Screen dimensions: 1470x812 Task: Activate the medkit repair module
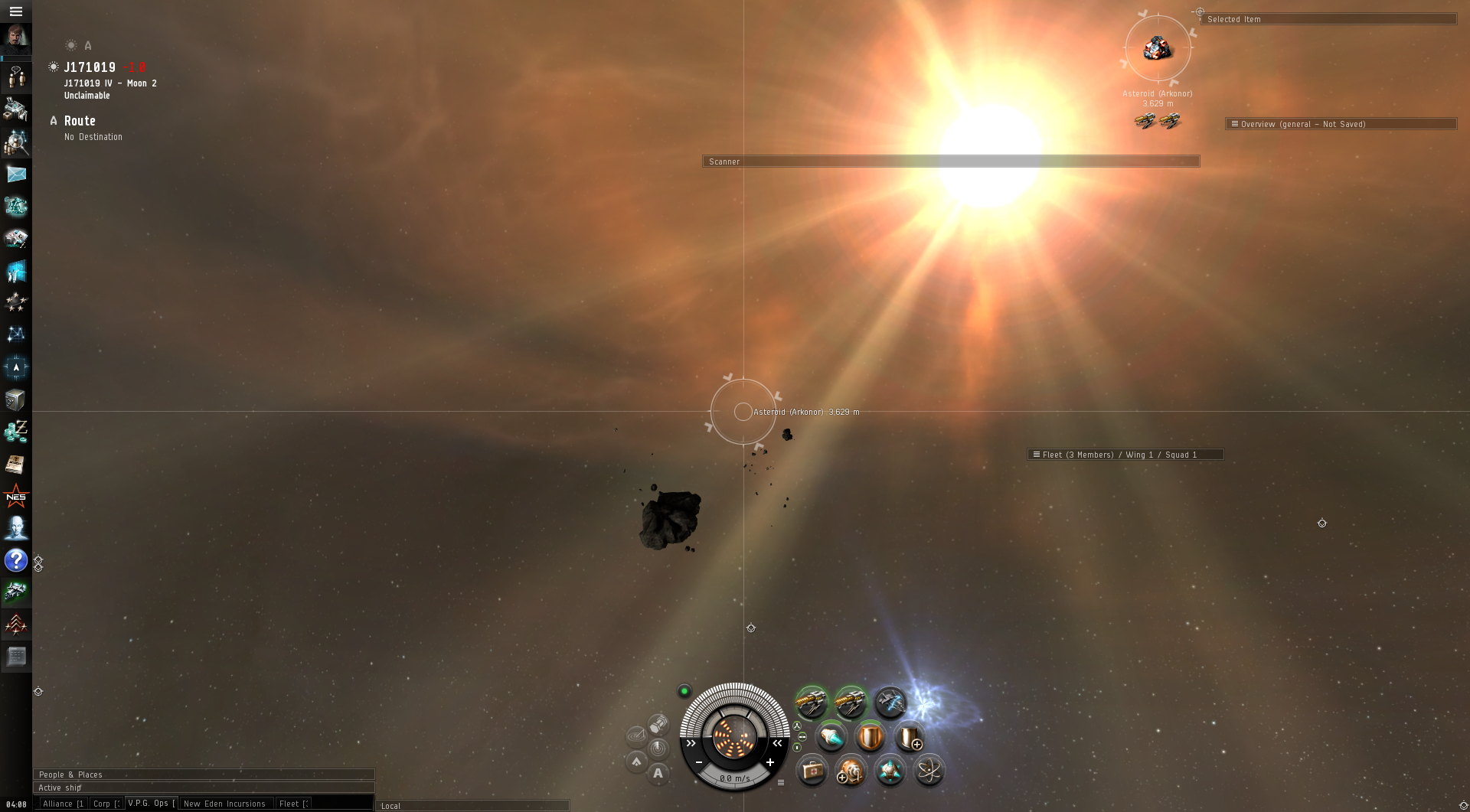(x=812, y=771)
